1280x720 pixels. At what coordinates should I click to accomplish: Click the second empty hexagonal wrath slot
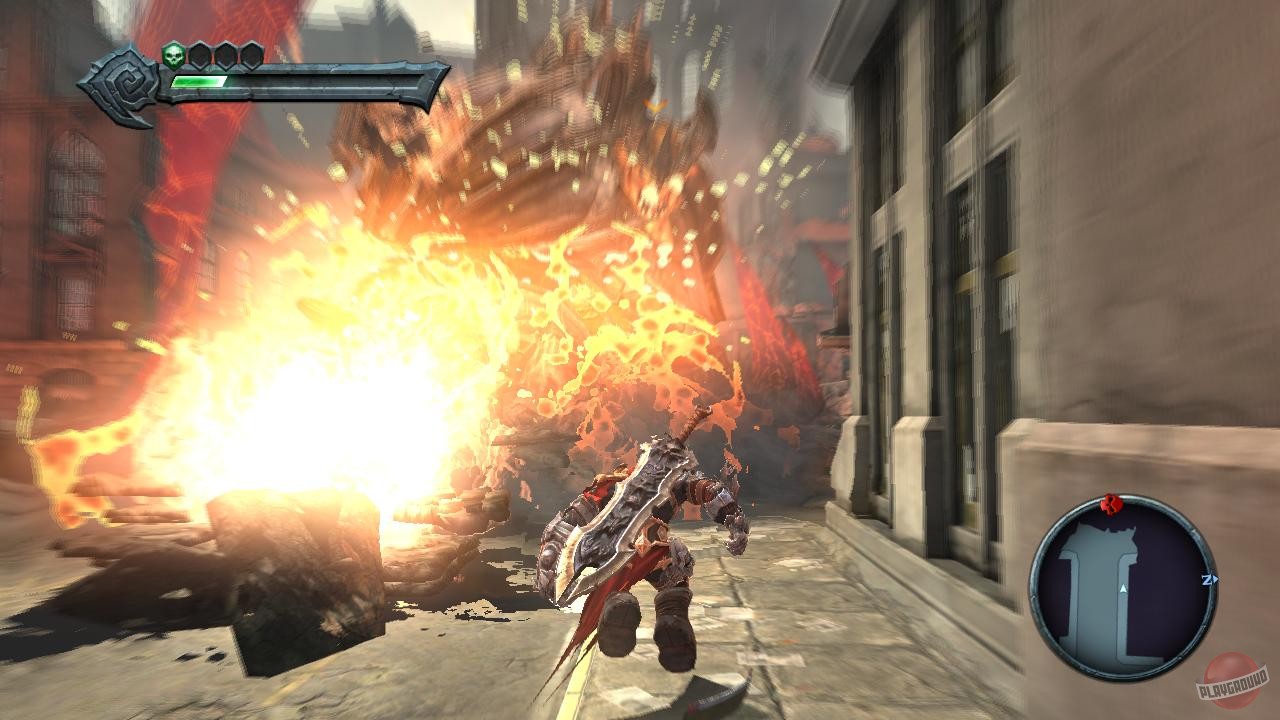click(227, 56)
